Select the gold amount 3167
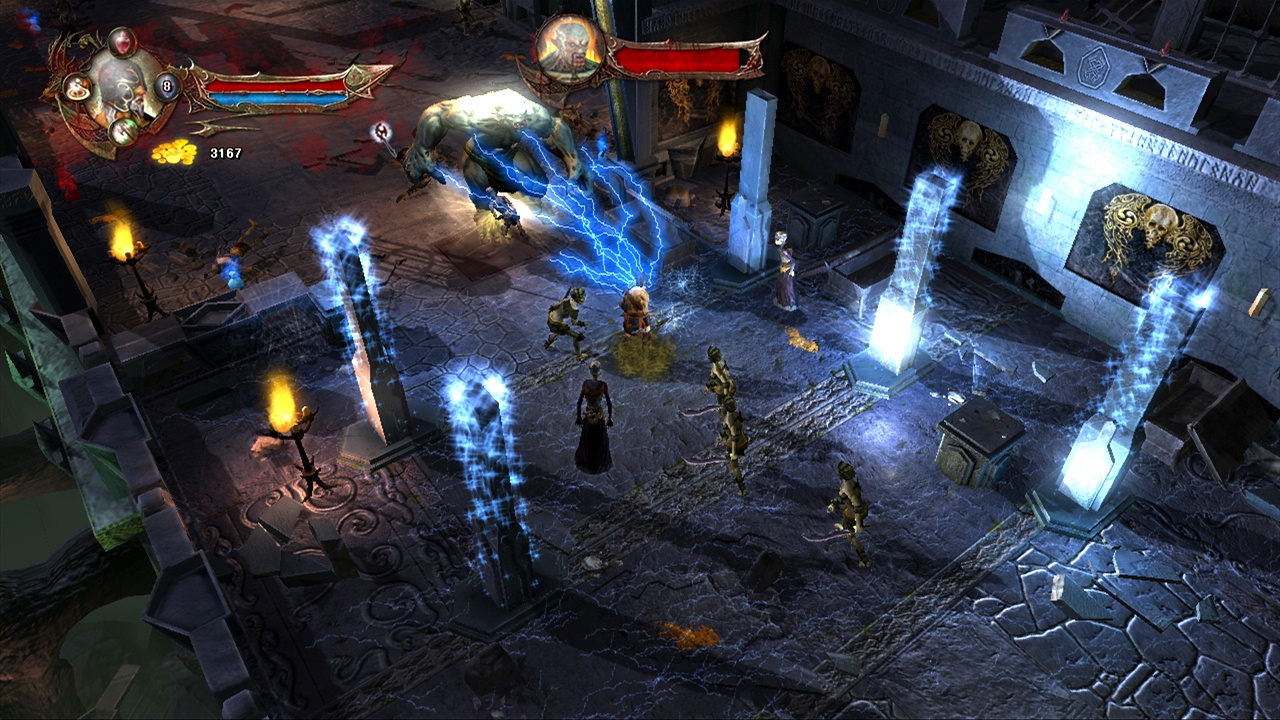 (x=225, y=152)
